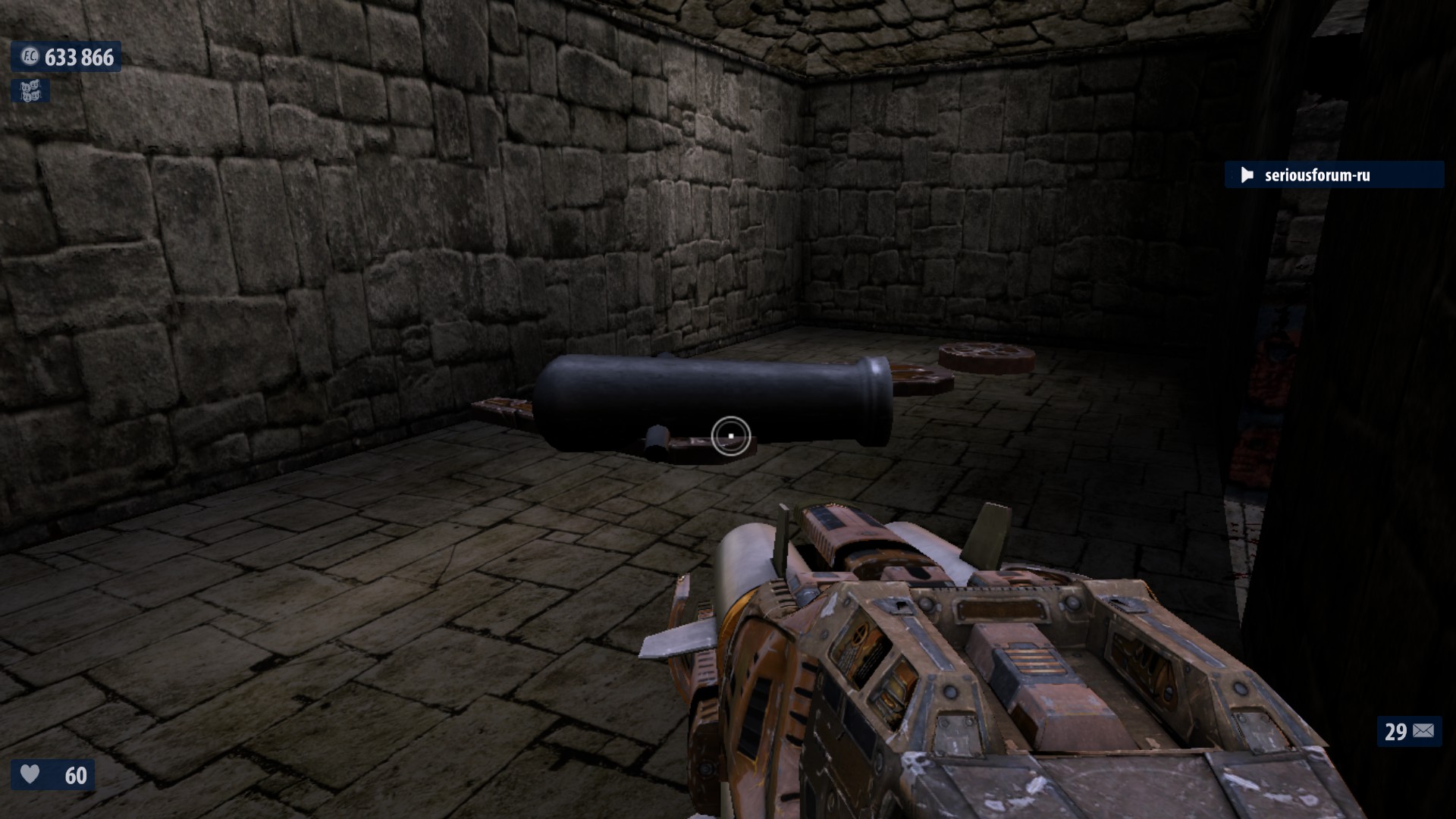The width and height of the screenshot is (1456, 819).
Task: Open the envelope messages icon
Action: (x=1423, y=731)
